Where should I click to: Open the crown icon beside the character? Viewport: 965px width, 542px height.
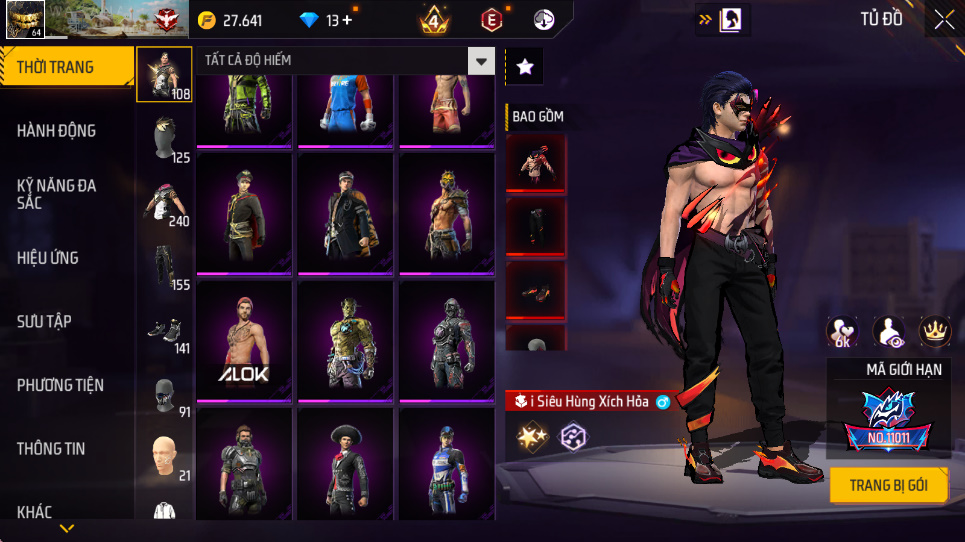(x=934, y=331)
